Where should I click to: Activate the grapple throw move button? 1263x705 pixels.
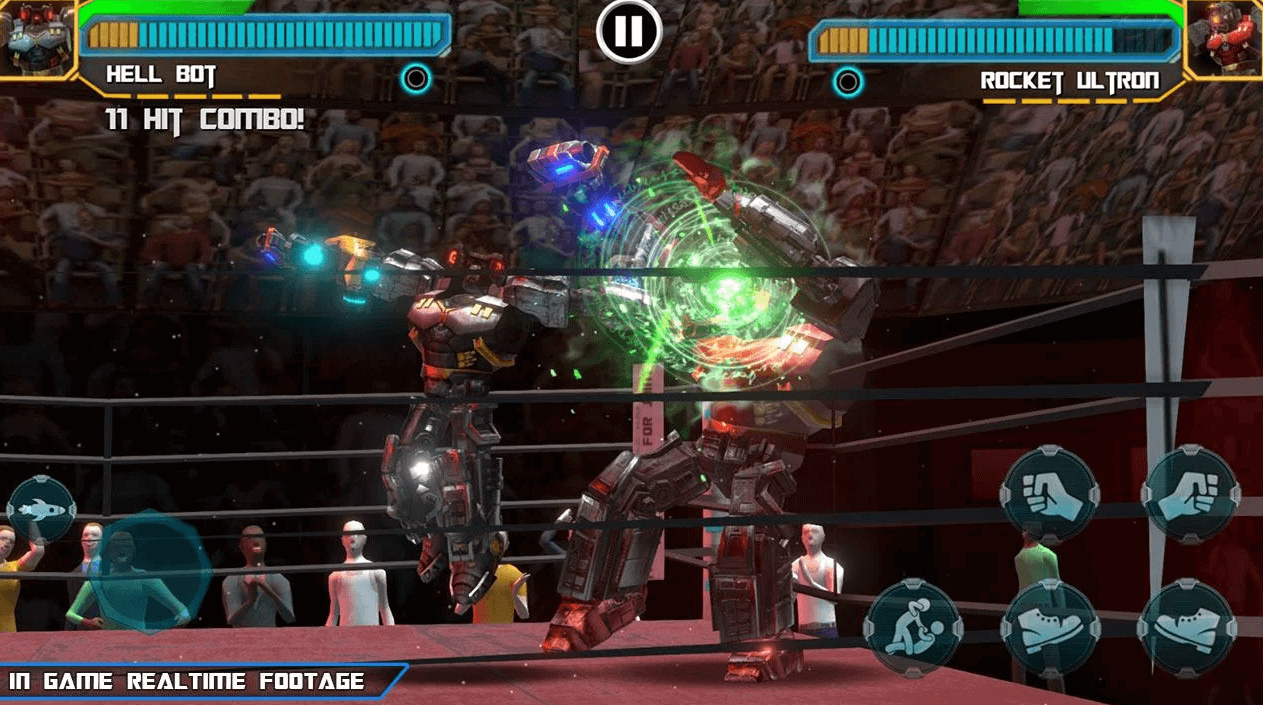913,629
